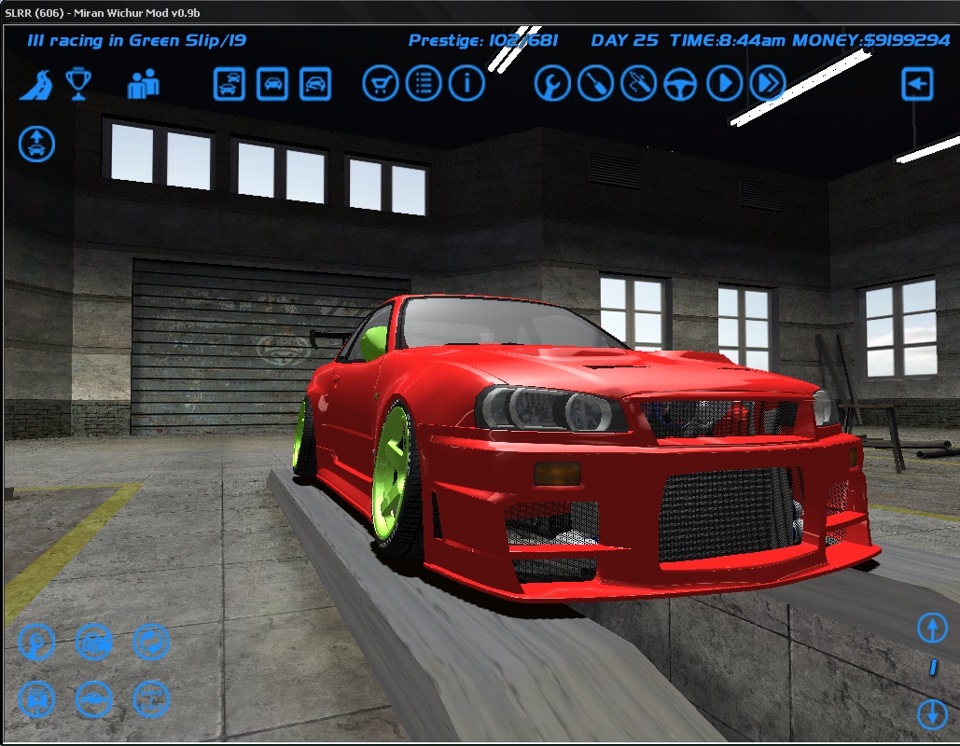The height and width of the screenshot is (746, 960).
Task: Click the engine part icon
Action: tap(94, 642)
